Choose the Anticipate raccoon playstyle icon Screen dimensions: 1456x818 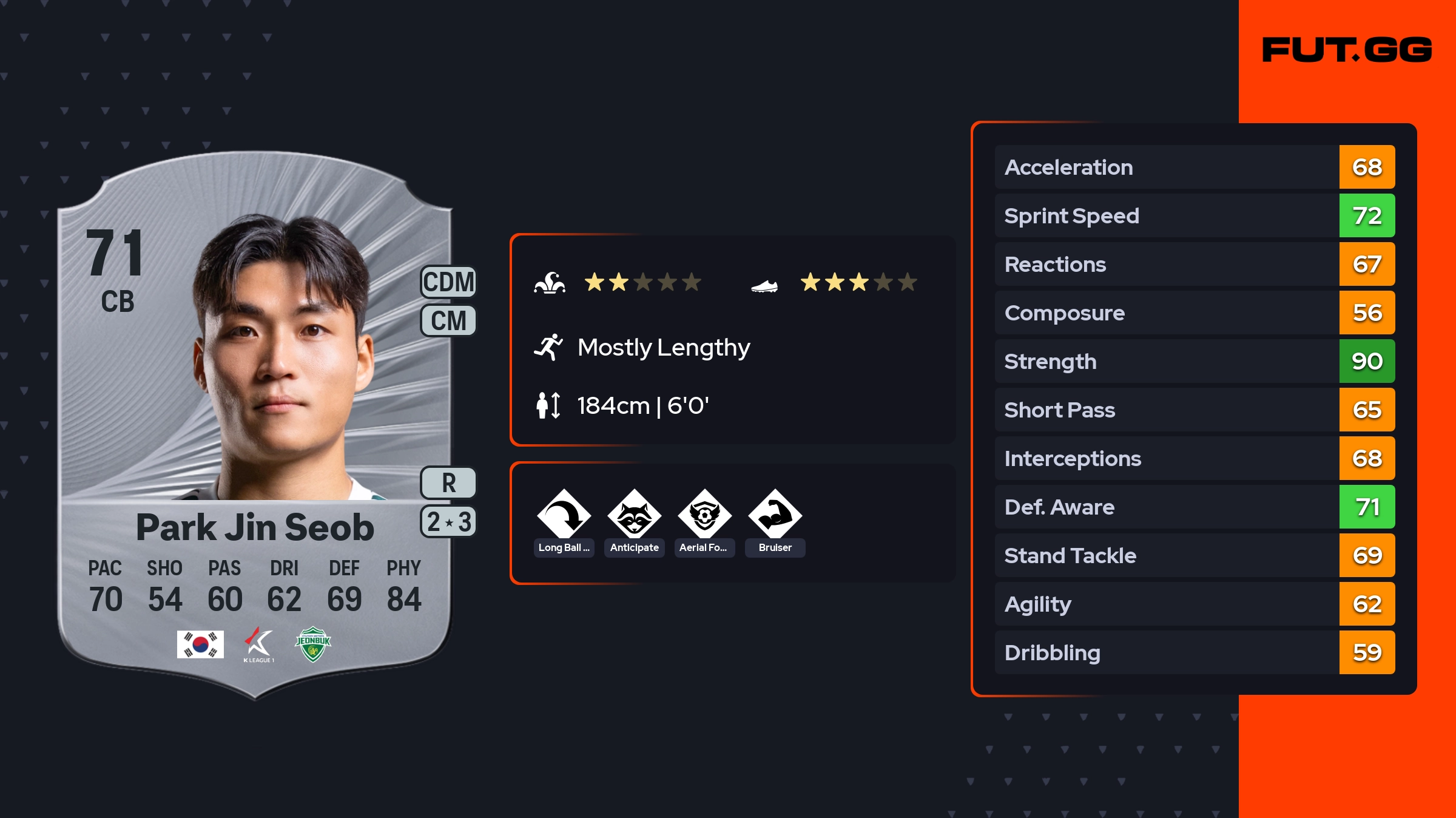(x=634, y=516)
